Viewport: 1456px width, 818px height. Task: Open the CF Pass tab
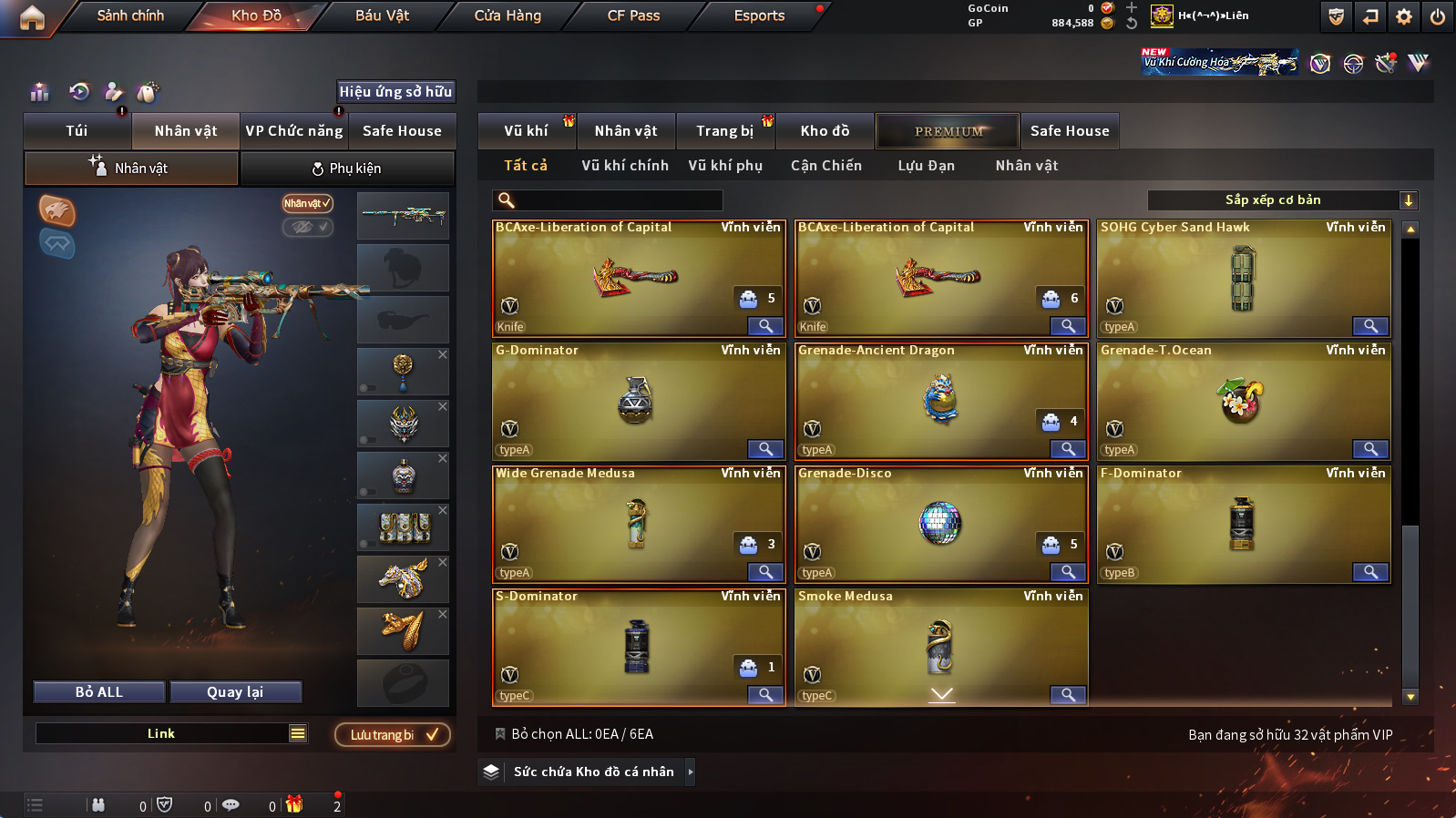coord(633,15)
